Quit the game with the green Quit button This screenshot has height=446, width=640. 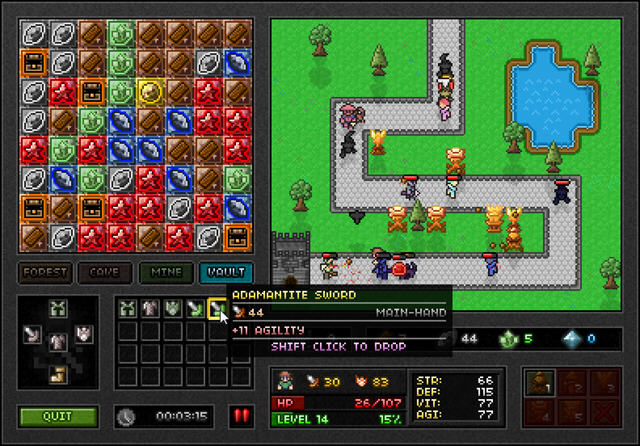[x=58, y=415]
